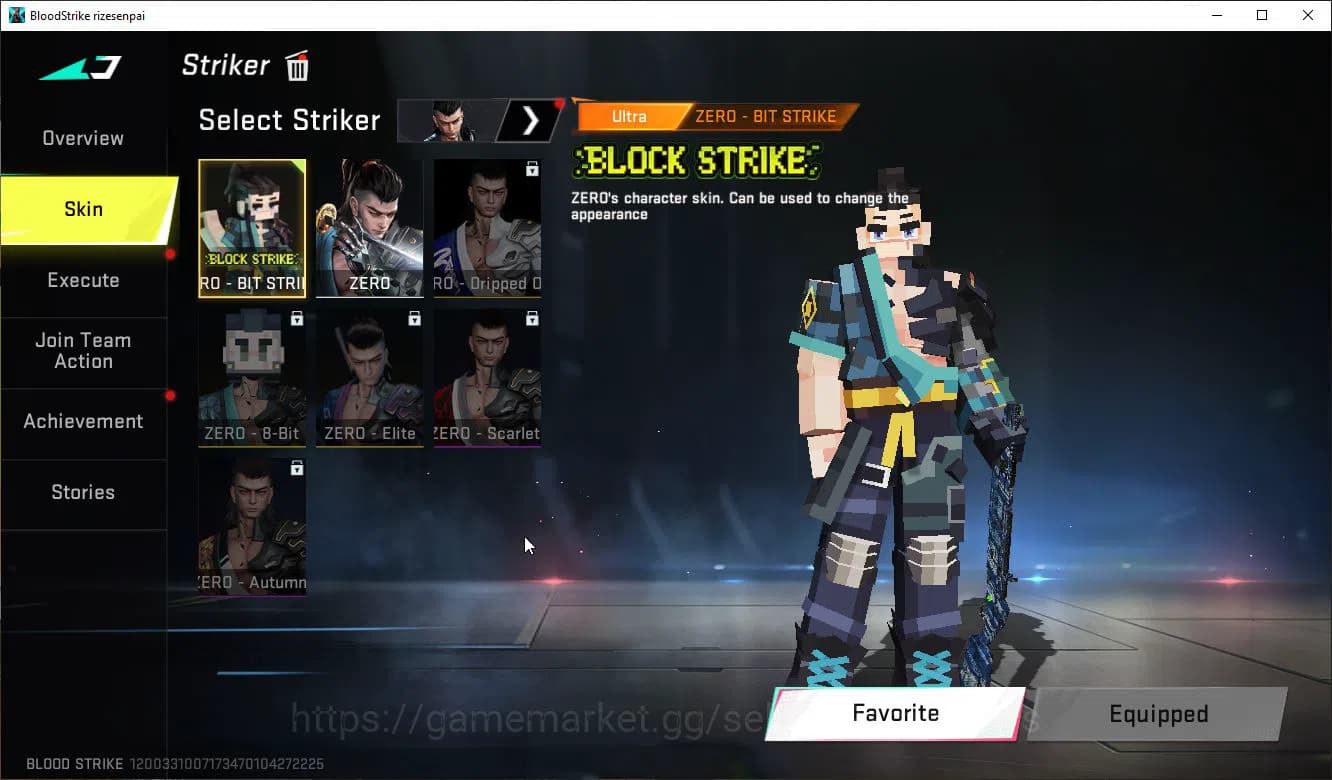Mark the skin as Favorite
1332x780 pixels.
point(895,713)
